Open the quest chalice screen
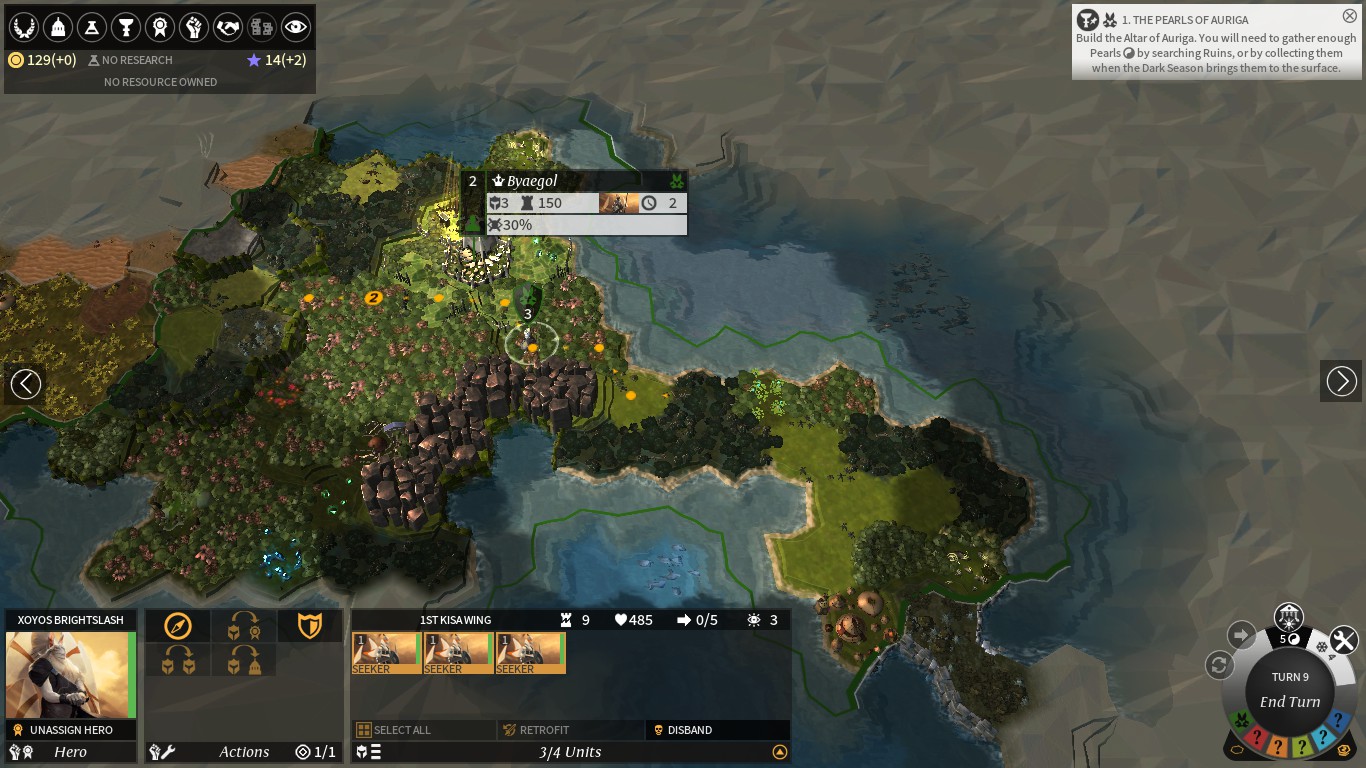The width and height of the screenshot is (1366, 768). pyautogui.click(x=126, y=27)
